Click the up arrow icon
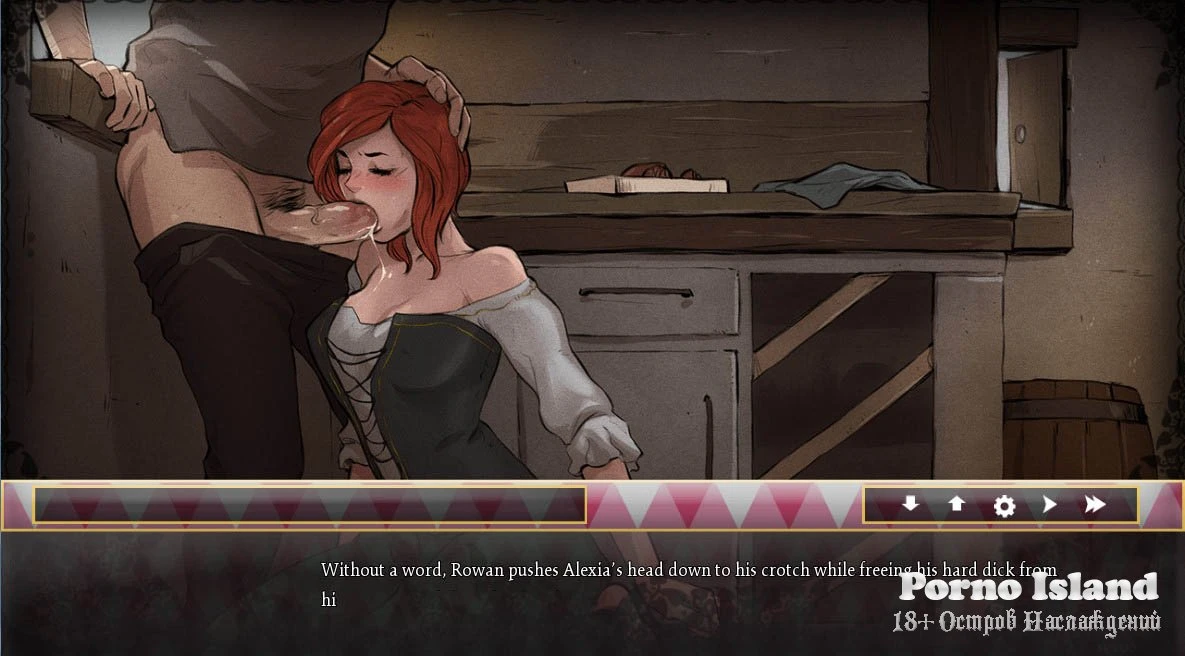 957,505
